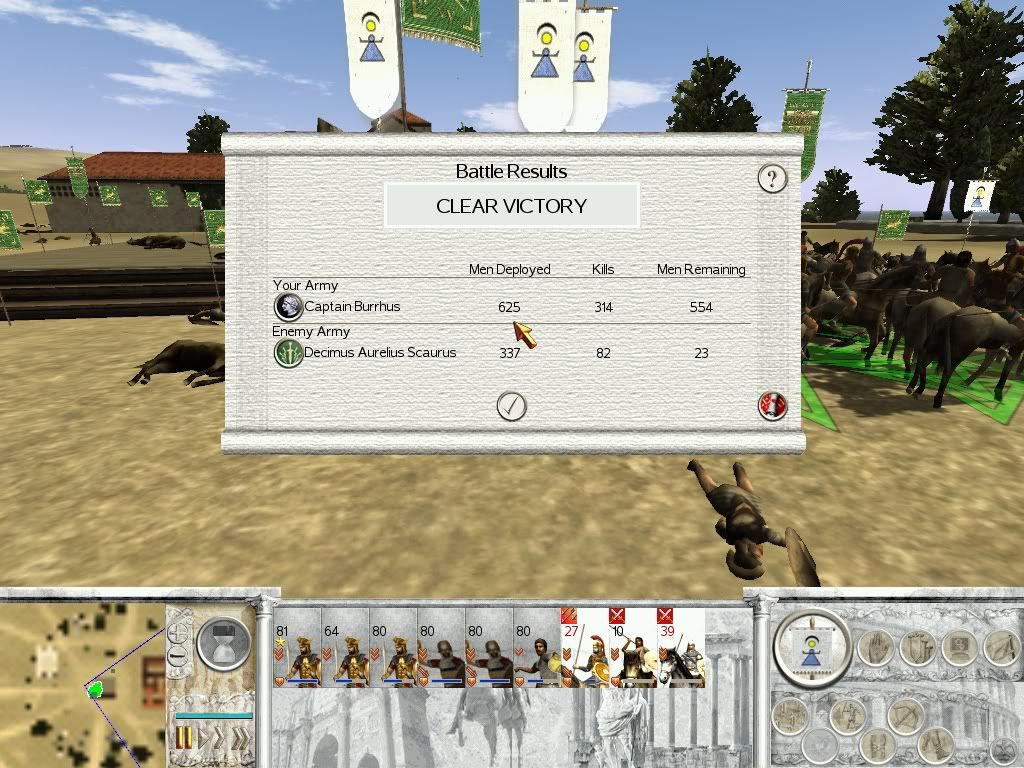Click the battlefield minimap
This screenshot has width=1024, height=768.
pyautogui.click(x=82, y=682)
